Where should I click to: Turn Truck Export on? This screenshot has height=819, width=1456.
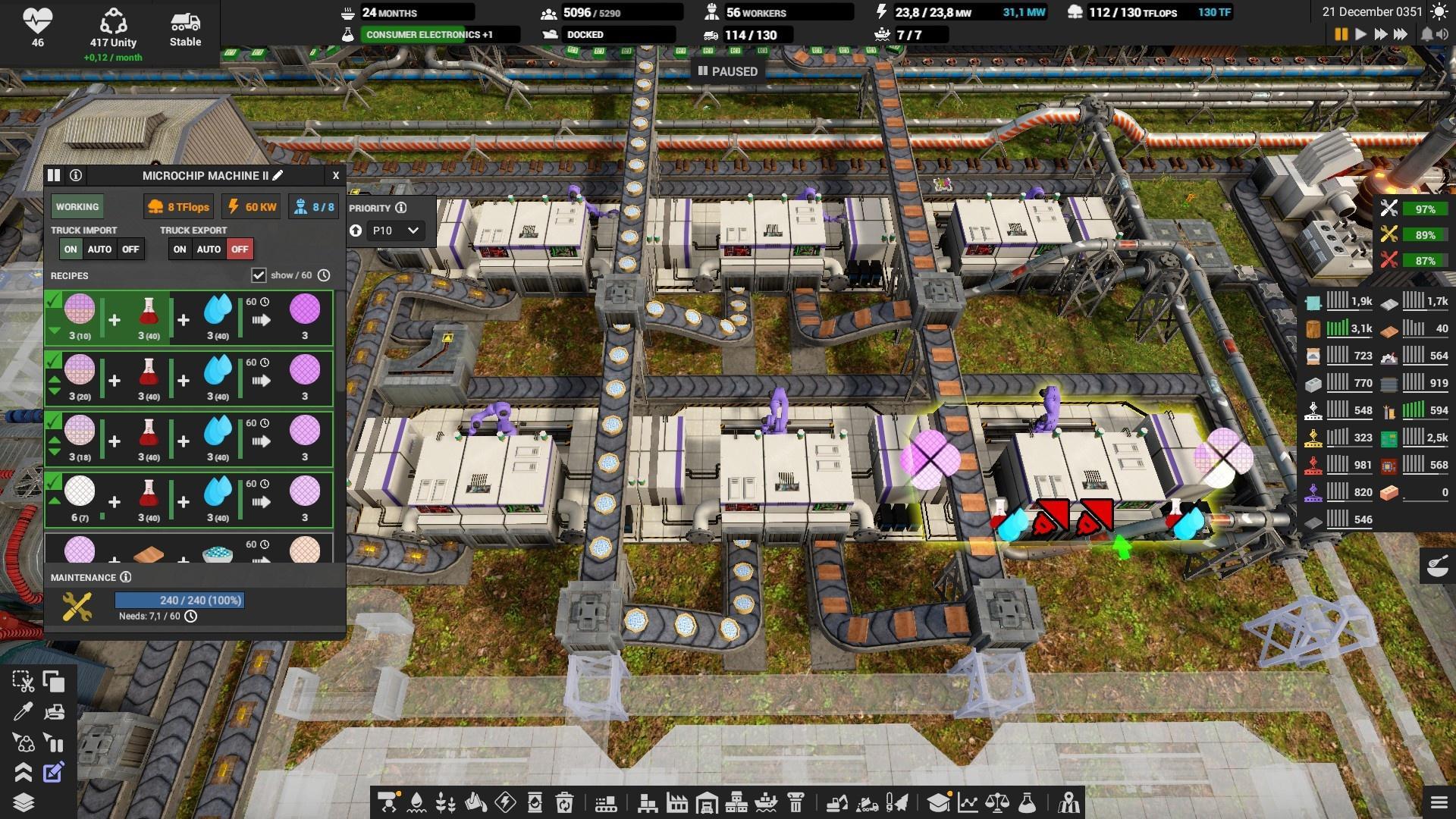[x=180, y=249]
